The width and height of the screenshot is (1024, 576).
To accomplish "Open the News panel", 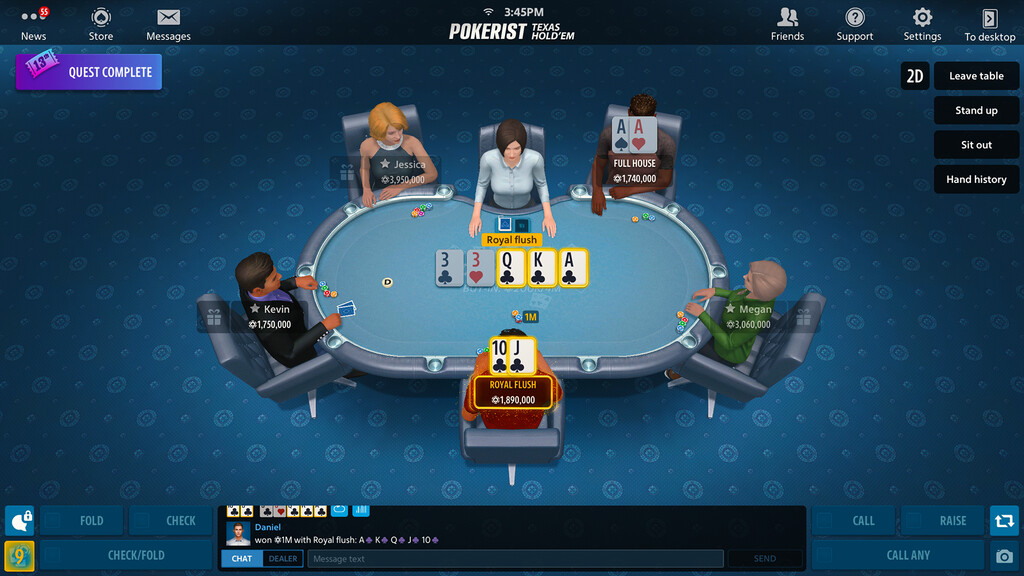I will [x=34, y=24].
